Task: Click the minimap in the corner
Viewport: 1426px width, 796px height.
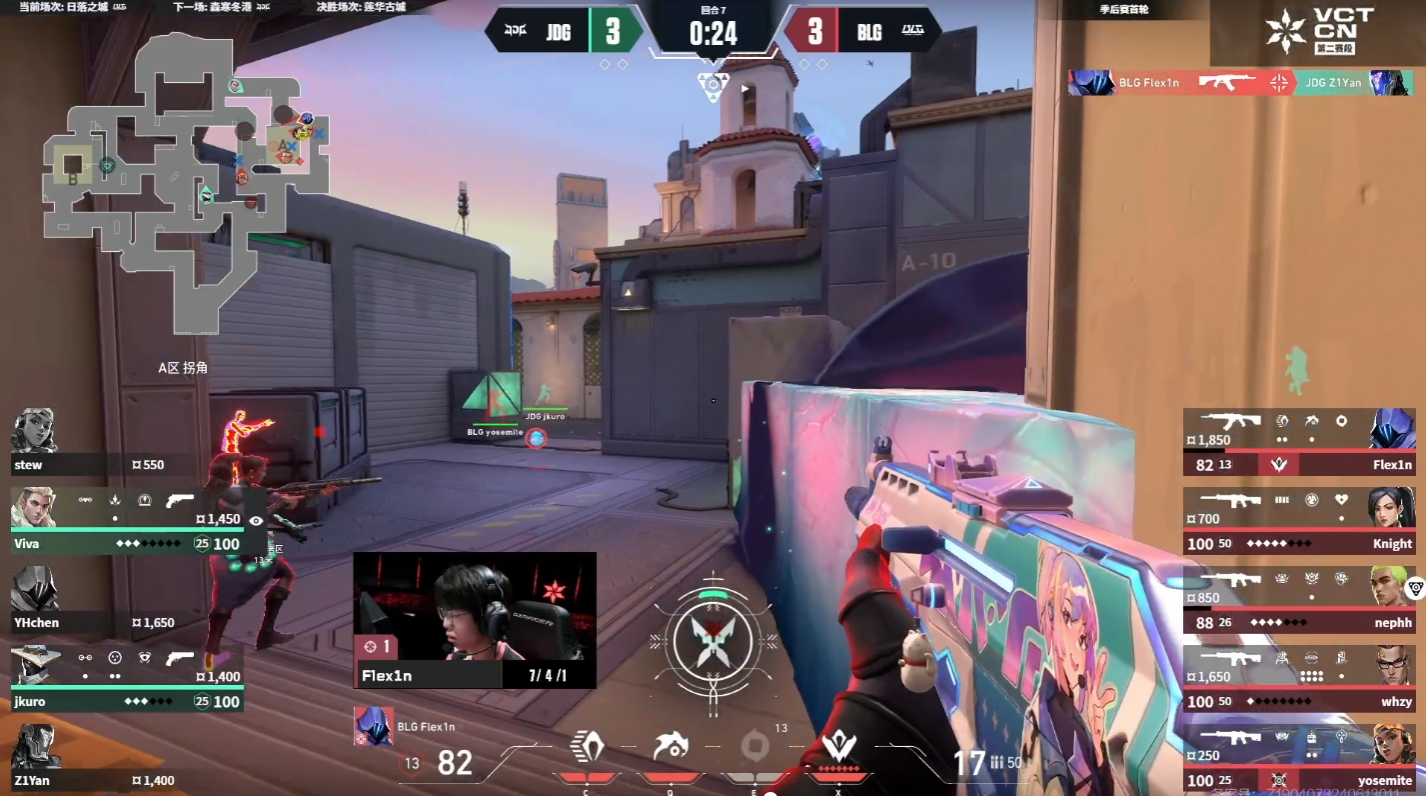Action: click(x=185, y=180)
